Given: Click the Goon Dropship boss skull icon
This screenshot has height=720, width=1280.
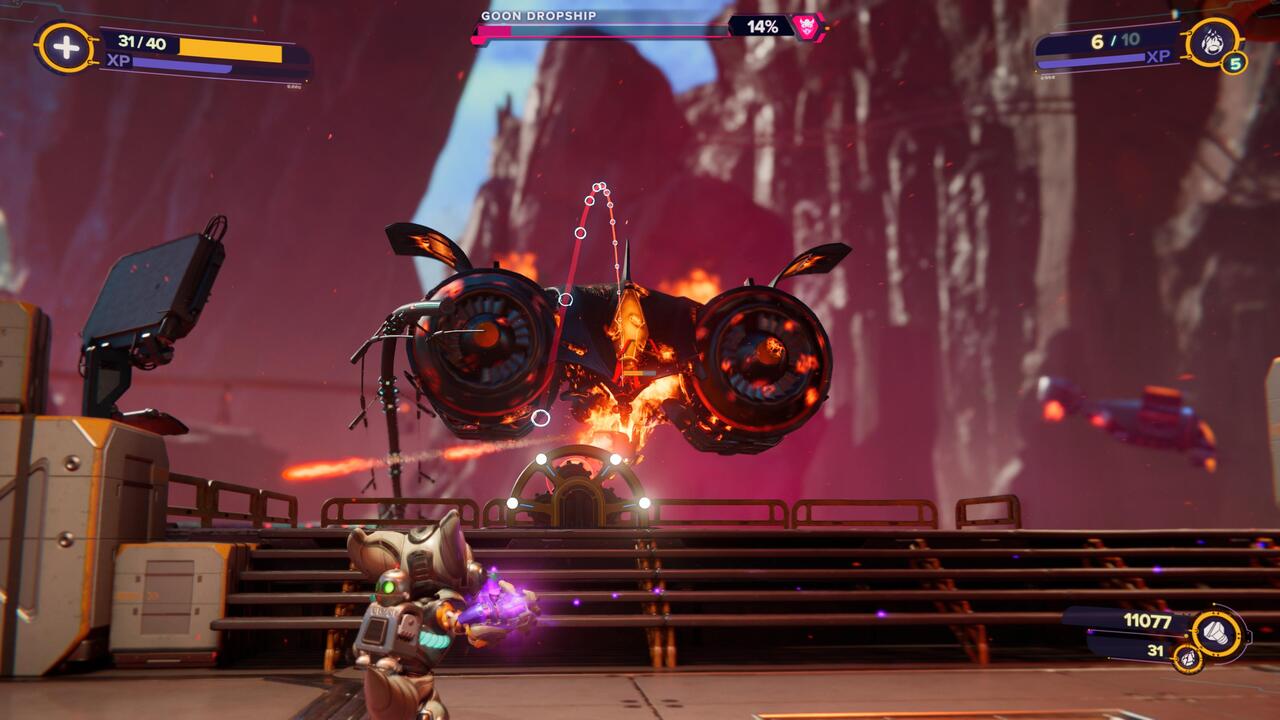Looking at the screenshot, I should pyautogui.click(x=805, y=26).
